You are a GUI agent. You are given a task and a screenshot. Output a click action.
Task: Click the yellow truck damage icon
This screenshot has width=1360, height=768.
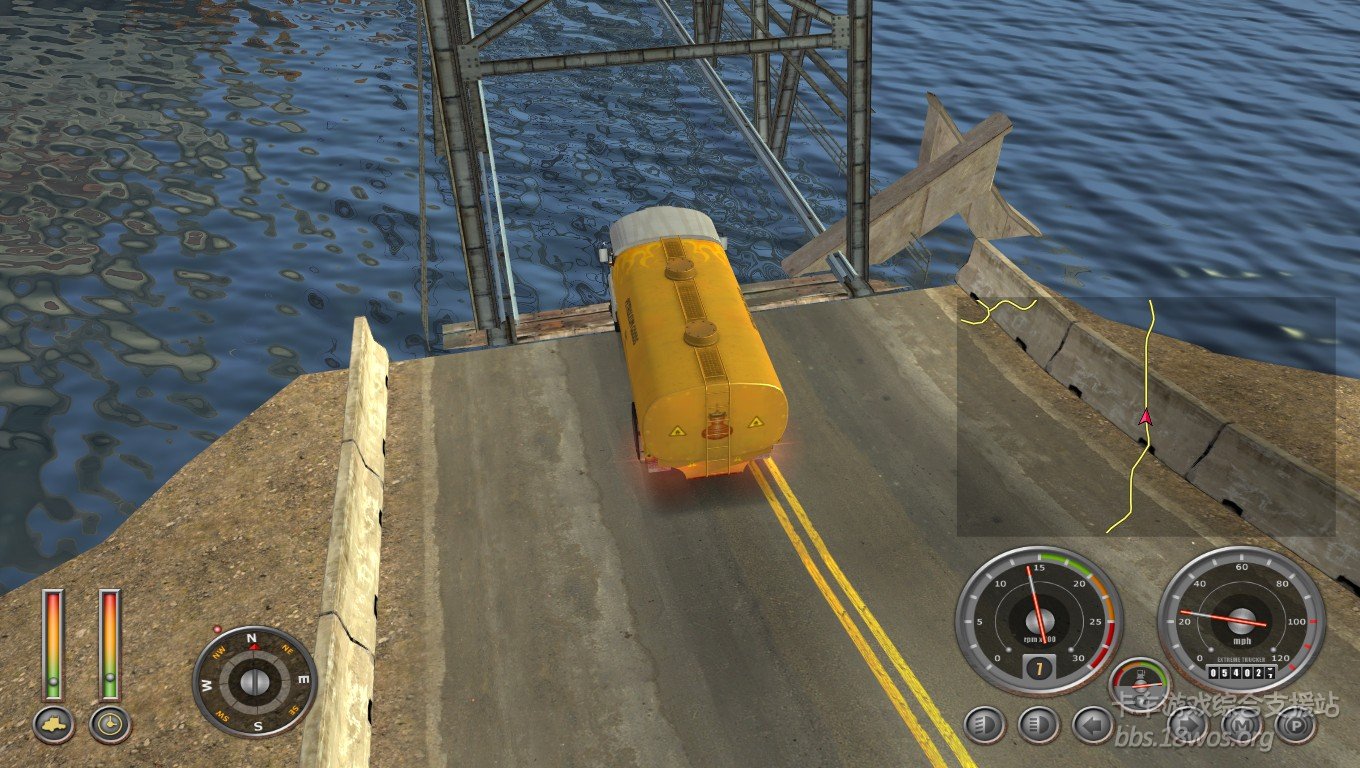[53, 724]
